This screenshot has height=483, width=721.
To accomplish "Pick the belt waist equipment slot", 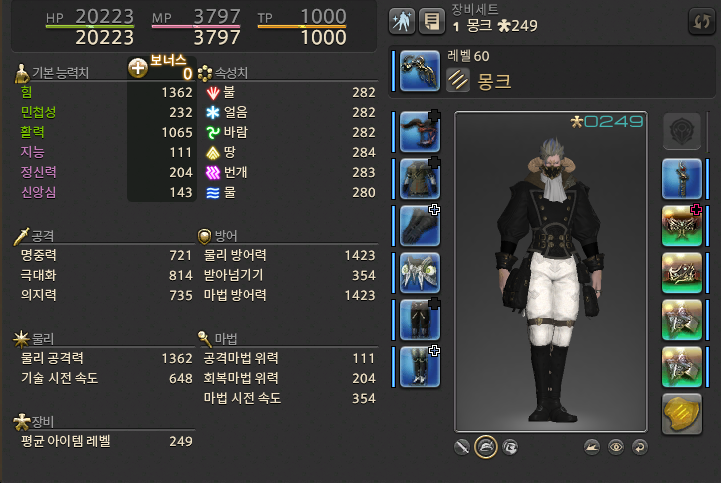I will [420, 272].
